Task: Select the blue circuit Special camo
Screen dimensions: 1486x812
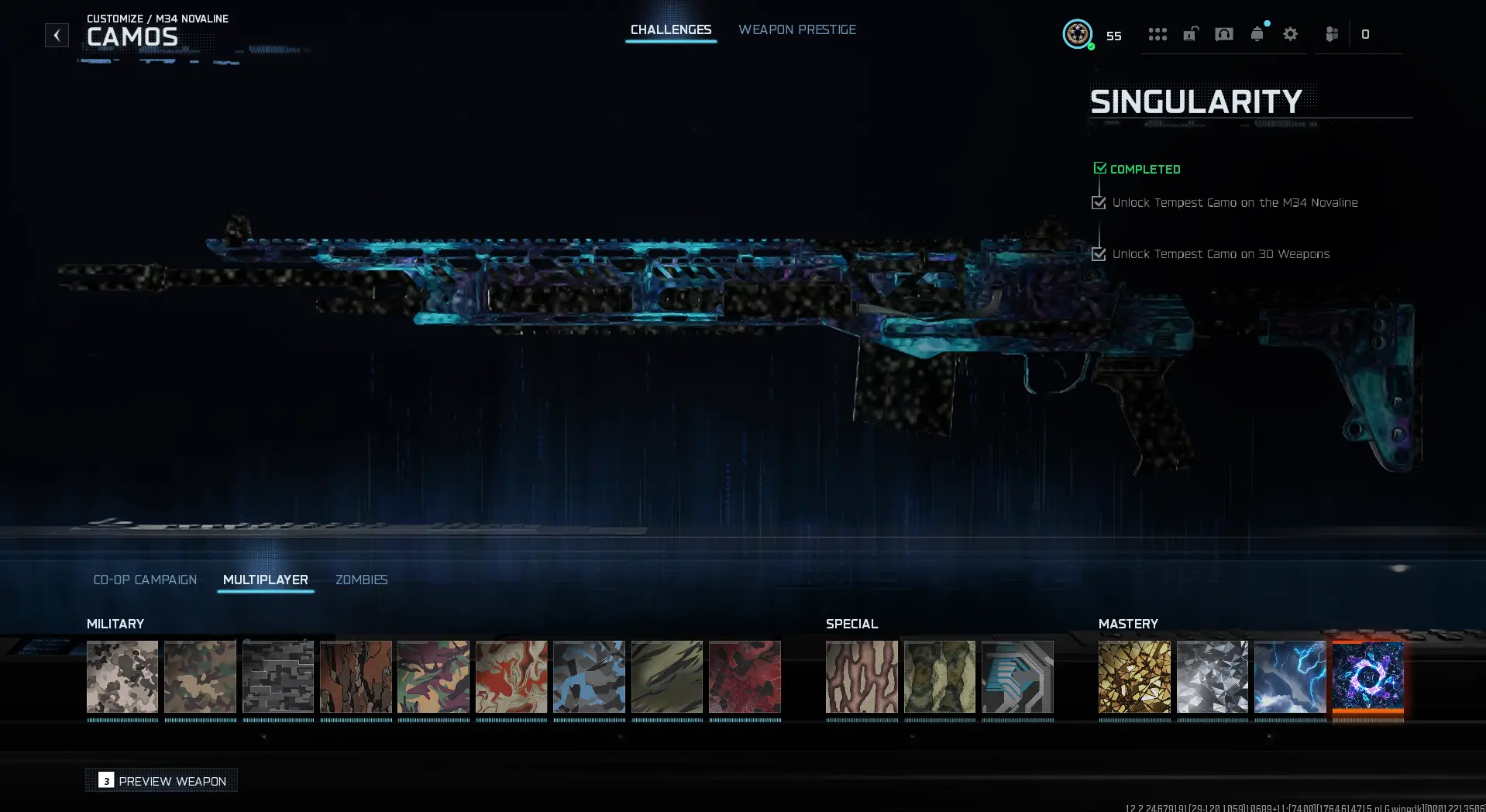Action: (x=1018, y=677)
